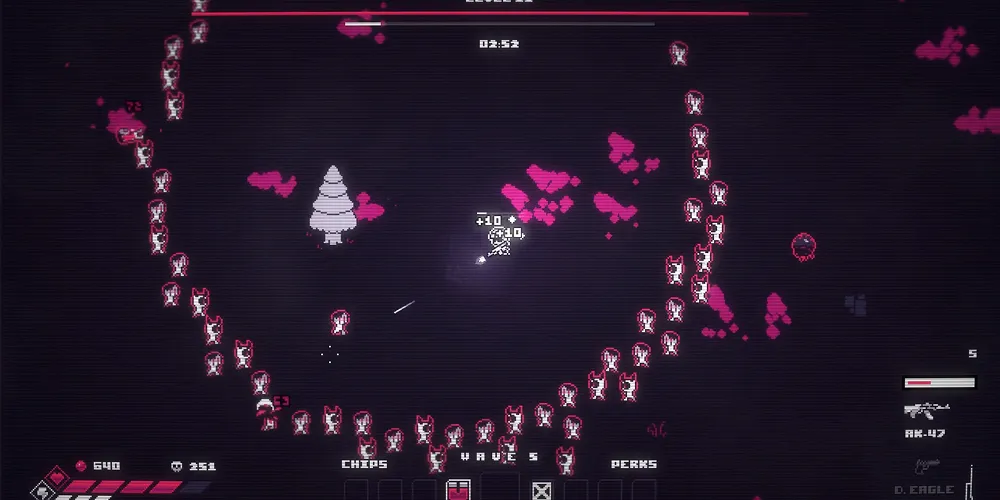Screen dimensions: 1000x500
Task: Open the Perks section label
Action: coord(634,464)
